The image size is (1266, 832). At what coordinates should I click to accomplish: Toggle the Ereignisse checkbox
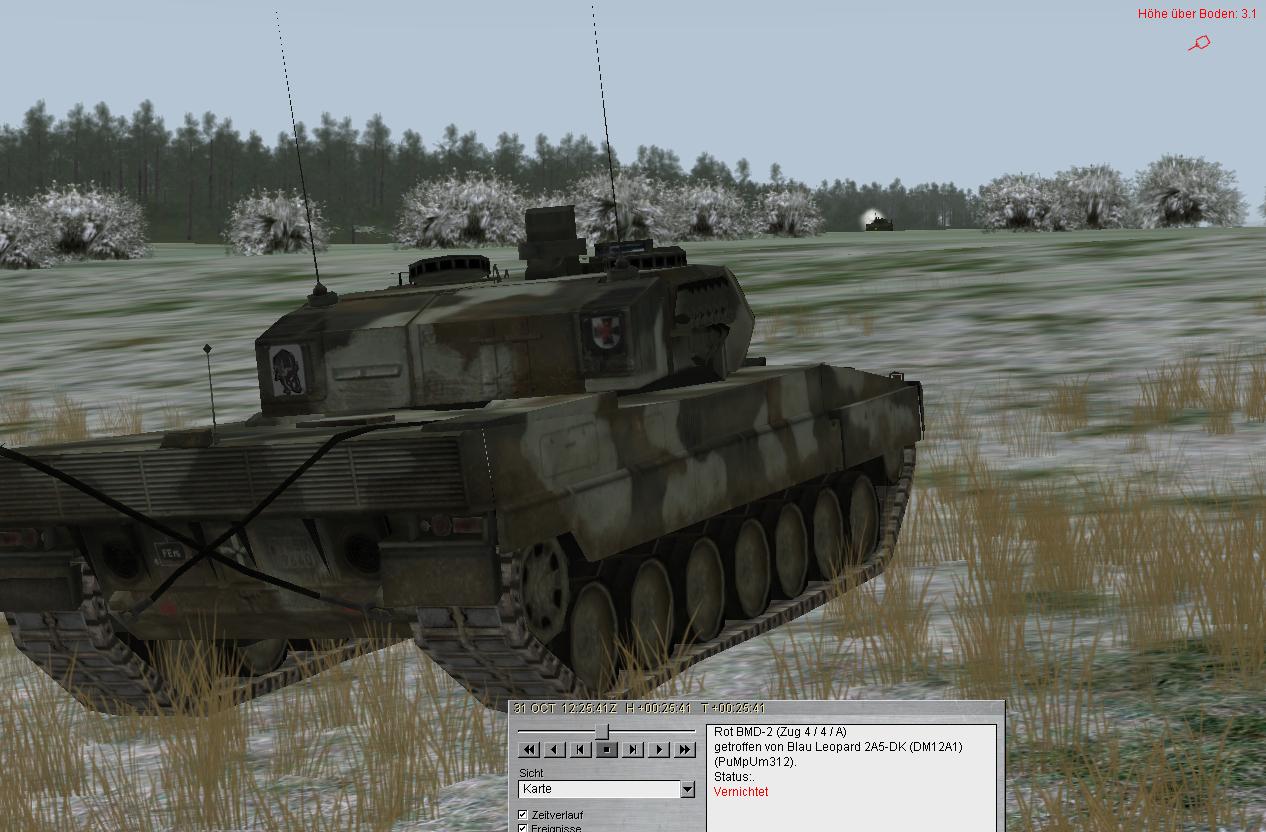point(523,828)
